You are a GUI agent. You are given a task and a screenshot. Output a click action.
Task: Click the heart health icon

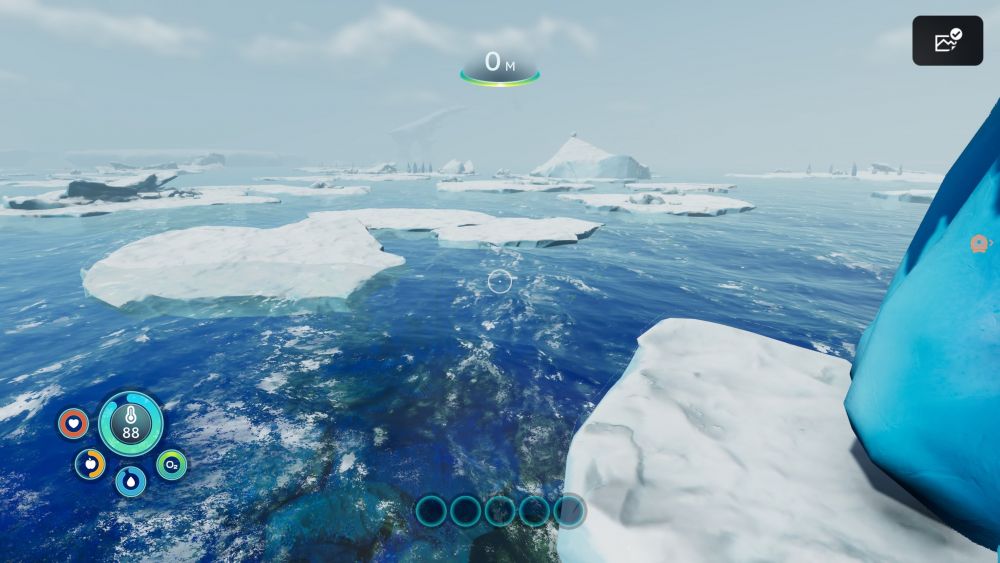coord(73,423)
